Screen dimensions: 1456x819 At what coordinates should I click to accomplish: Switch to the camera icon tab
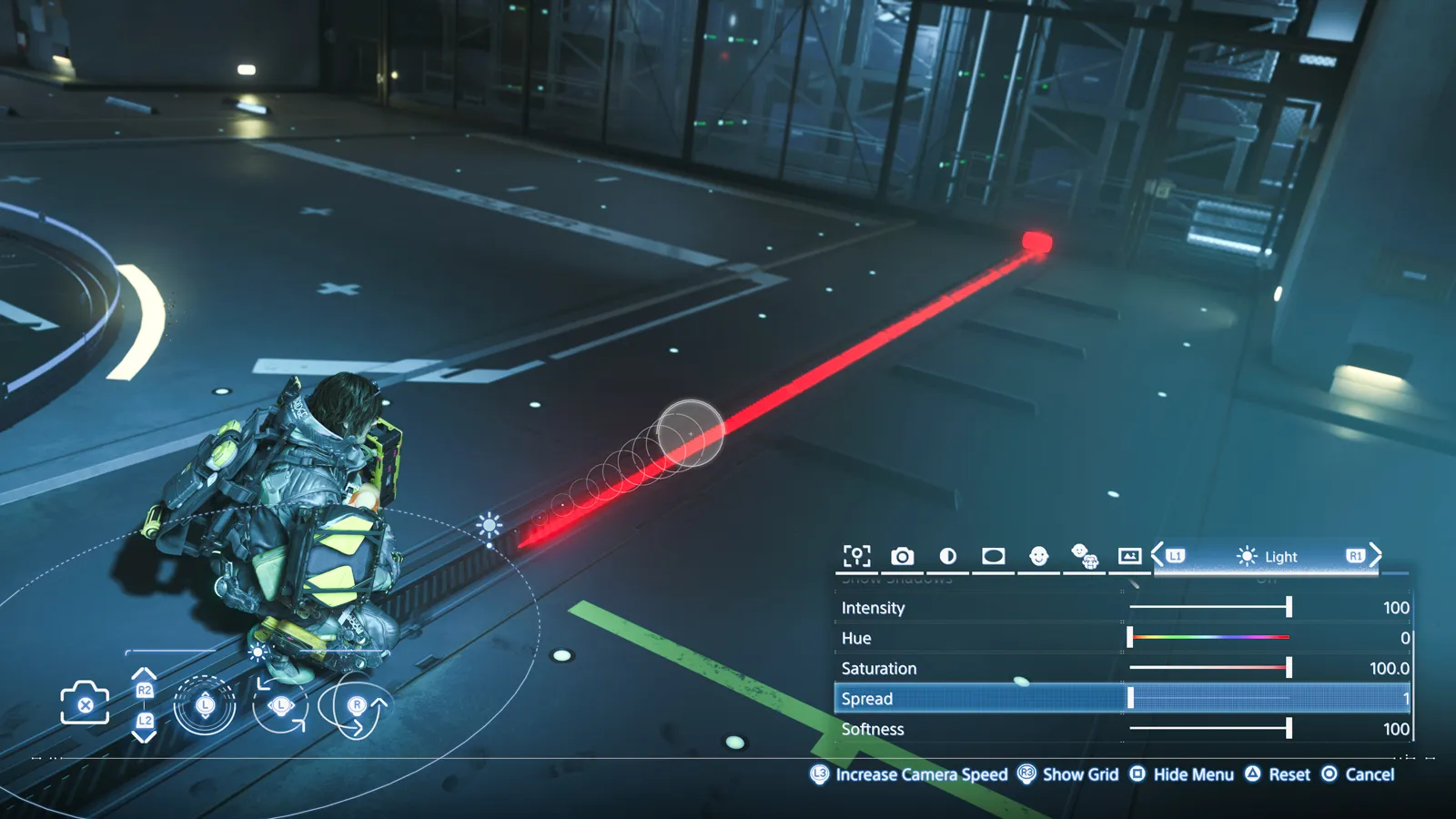pyautogui.click(x=902, y=556)
